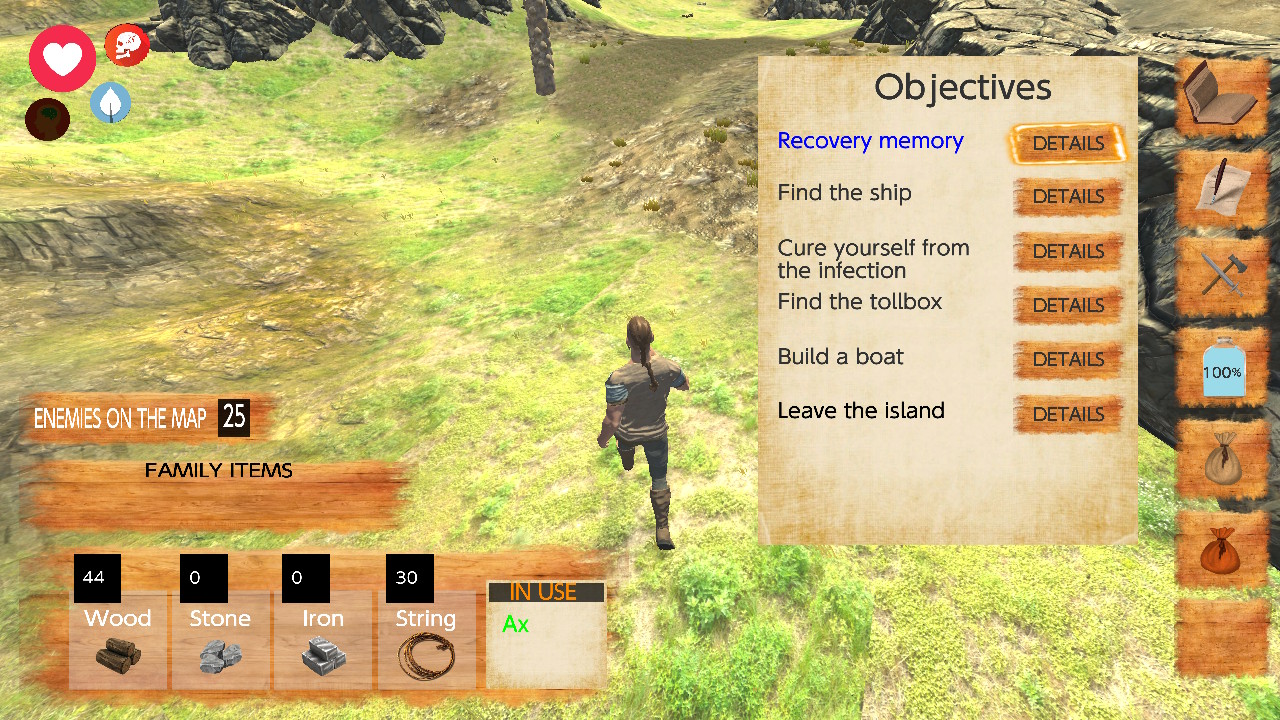Select the Recovery memory objective text
The height and width of the screenshot is (720, 1280).
(x=870, y=141)
